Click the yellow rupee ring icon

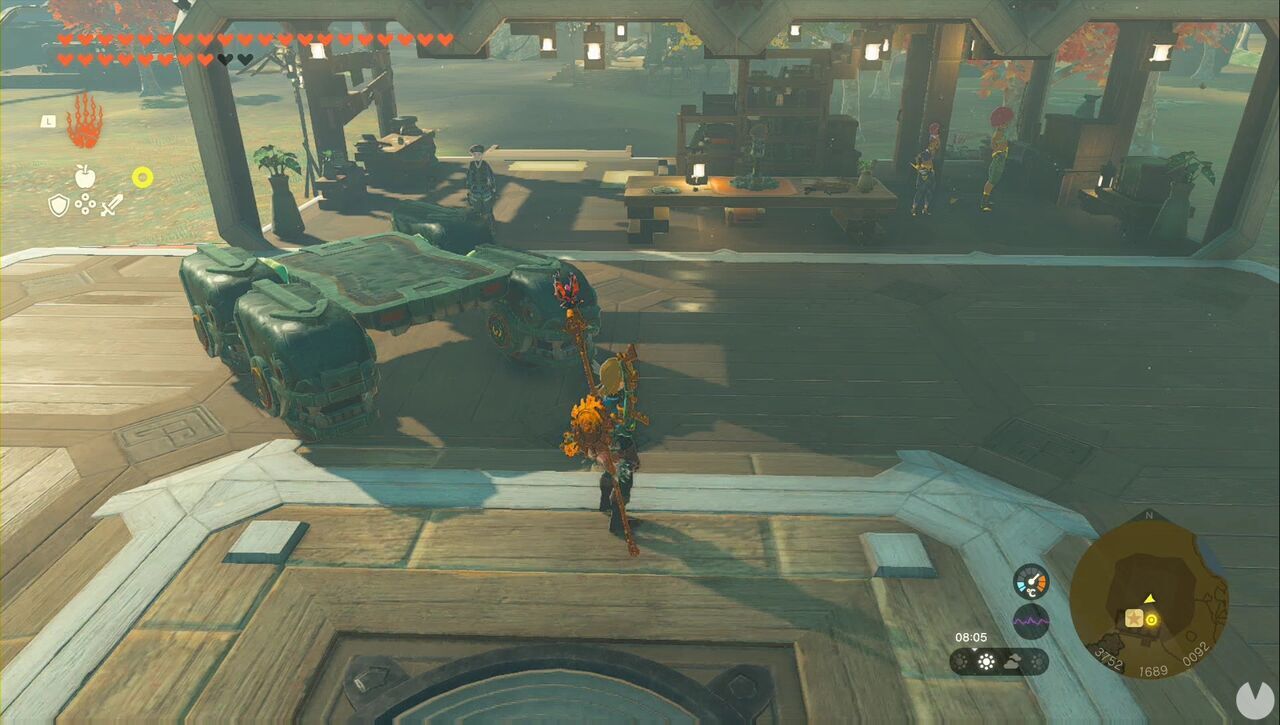[x=143, y=176]
